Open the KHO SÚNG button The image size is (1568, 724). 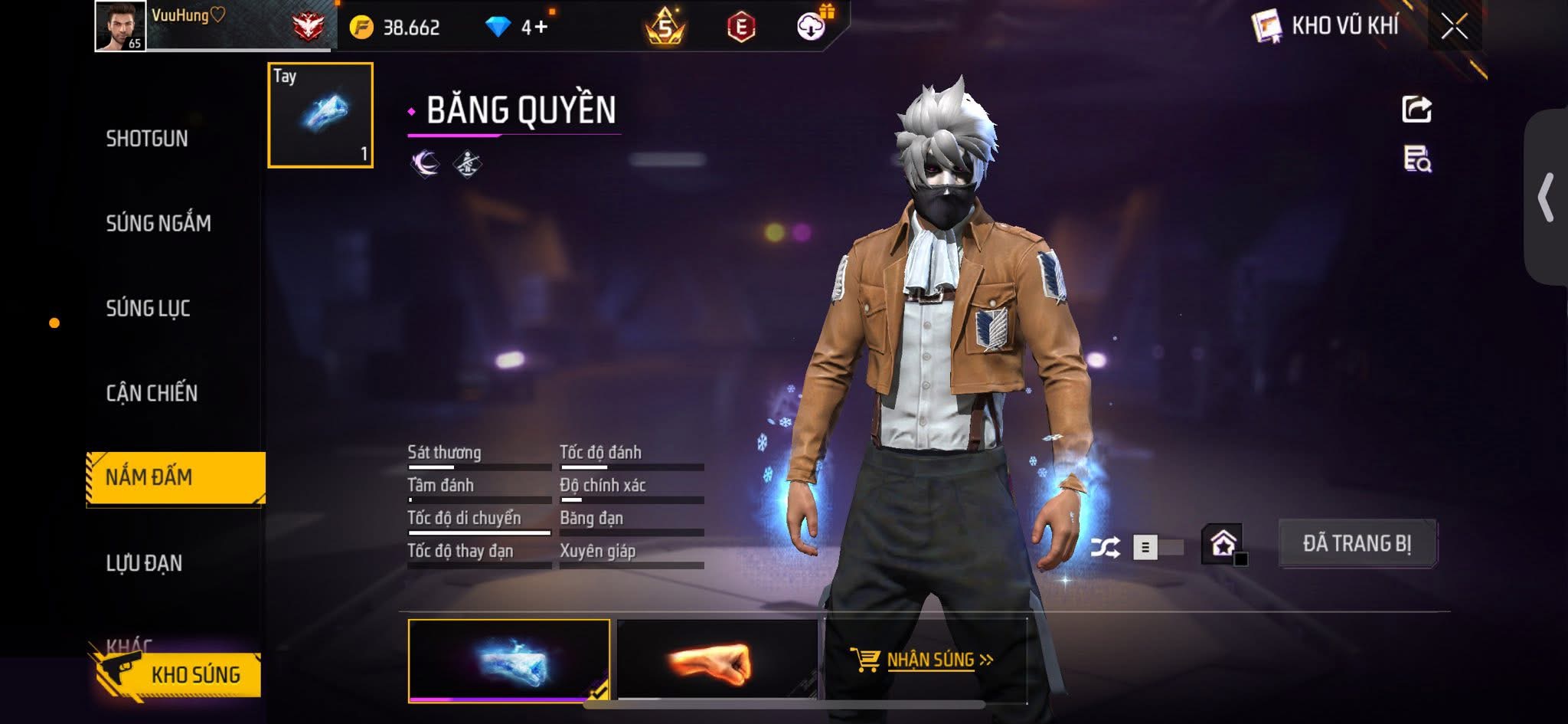179,674
